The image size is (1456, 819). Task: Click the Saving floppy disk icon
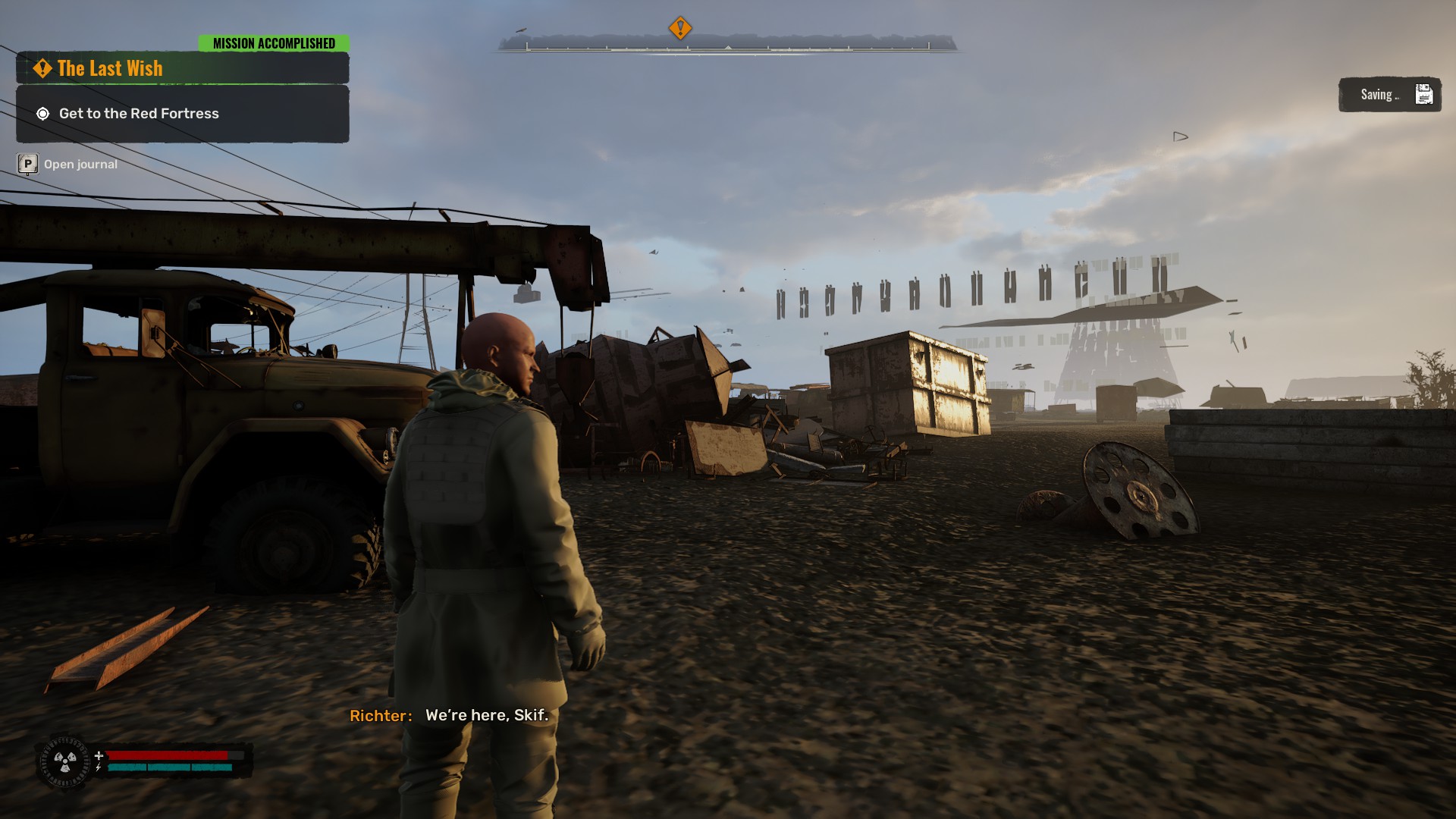click(1423, 95)
